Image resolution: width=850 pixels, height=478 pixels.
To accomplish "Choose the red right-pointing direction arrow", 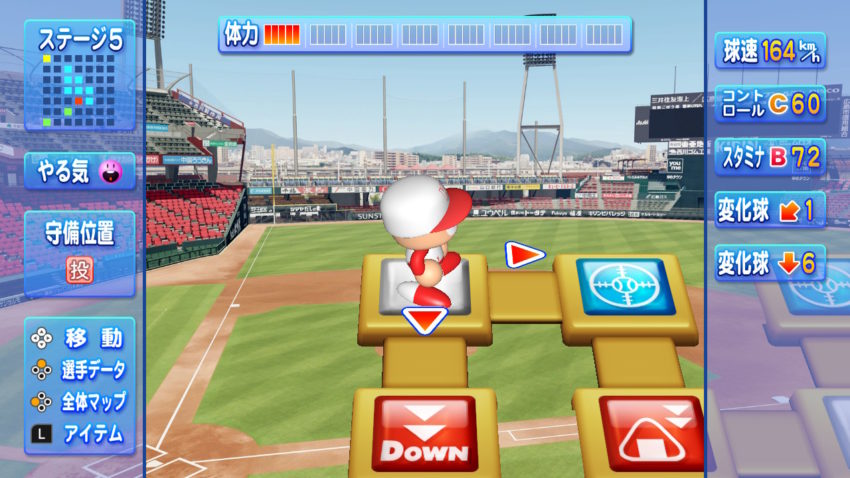I will pyautogui.click(x=524, y=255).
